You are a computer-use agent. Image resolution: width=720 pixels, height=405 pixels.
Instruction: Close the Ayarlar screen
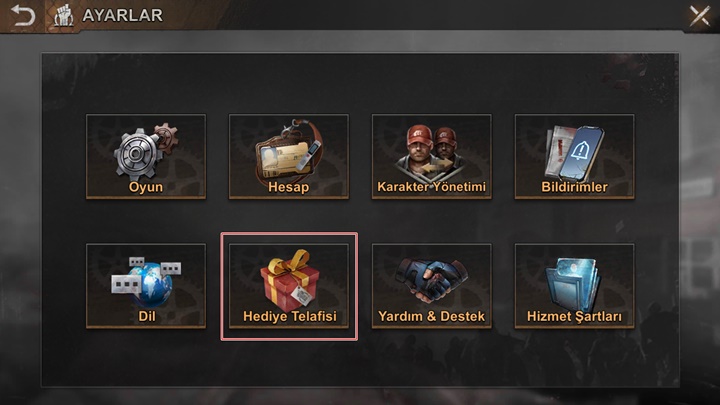(699, 16)
